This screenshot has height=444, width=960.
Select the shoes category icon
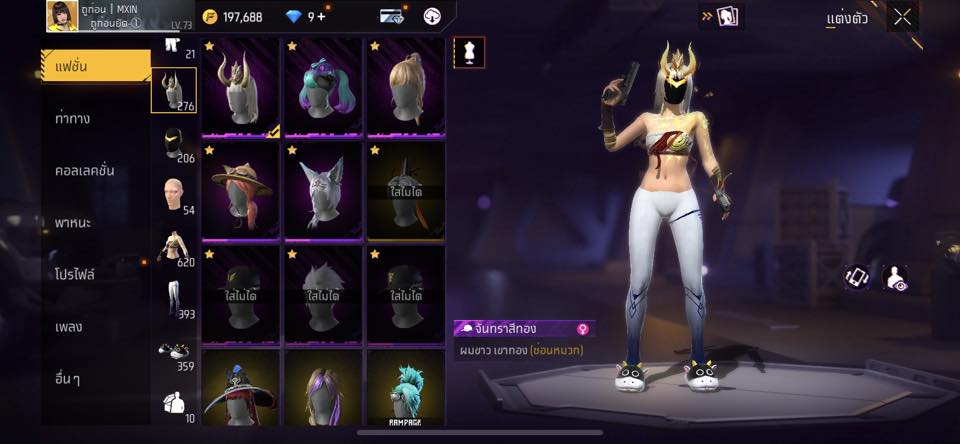173,351
